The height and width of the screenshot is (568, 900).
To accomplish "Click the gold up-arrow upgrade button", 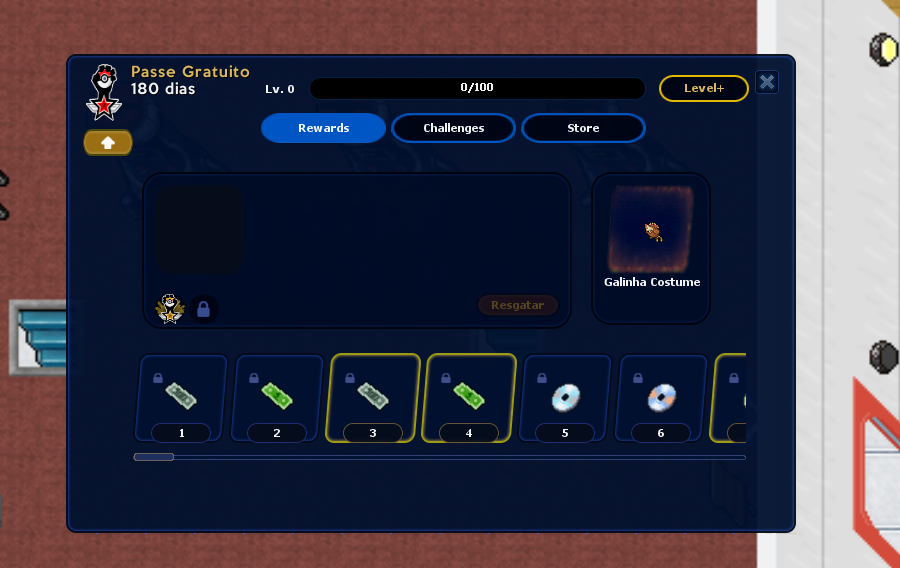I will (x=108, y=142).
